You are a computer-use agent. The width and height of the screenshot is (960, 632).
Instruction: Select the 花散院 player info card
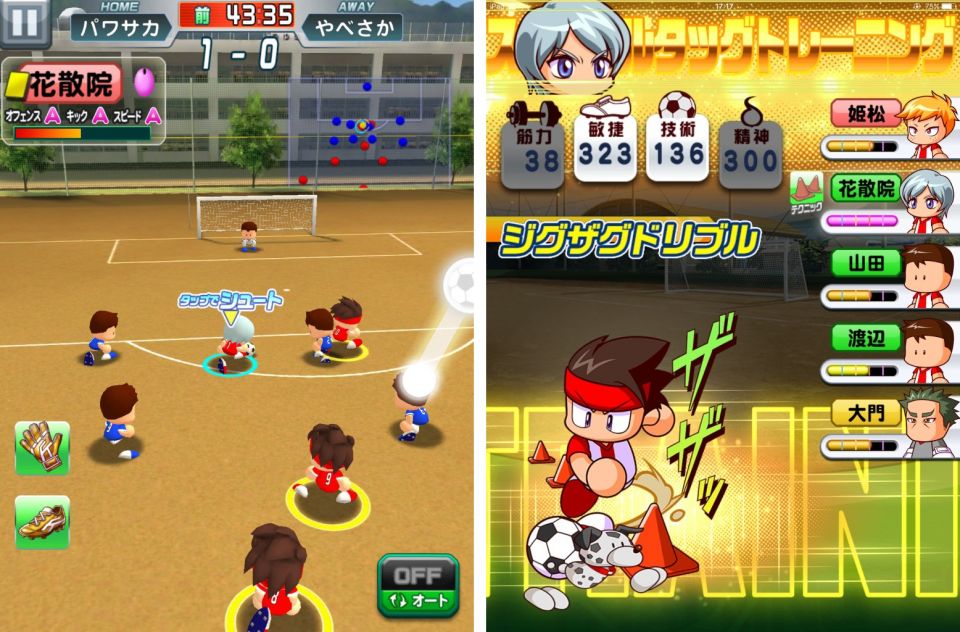coord(80,100)
